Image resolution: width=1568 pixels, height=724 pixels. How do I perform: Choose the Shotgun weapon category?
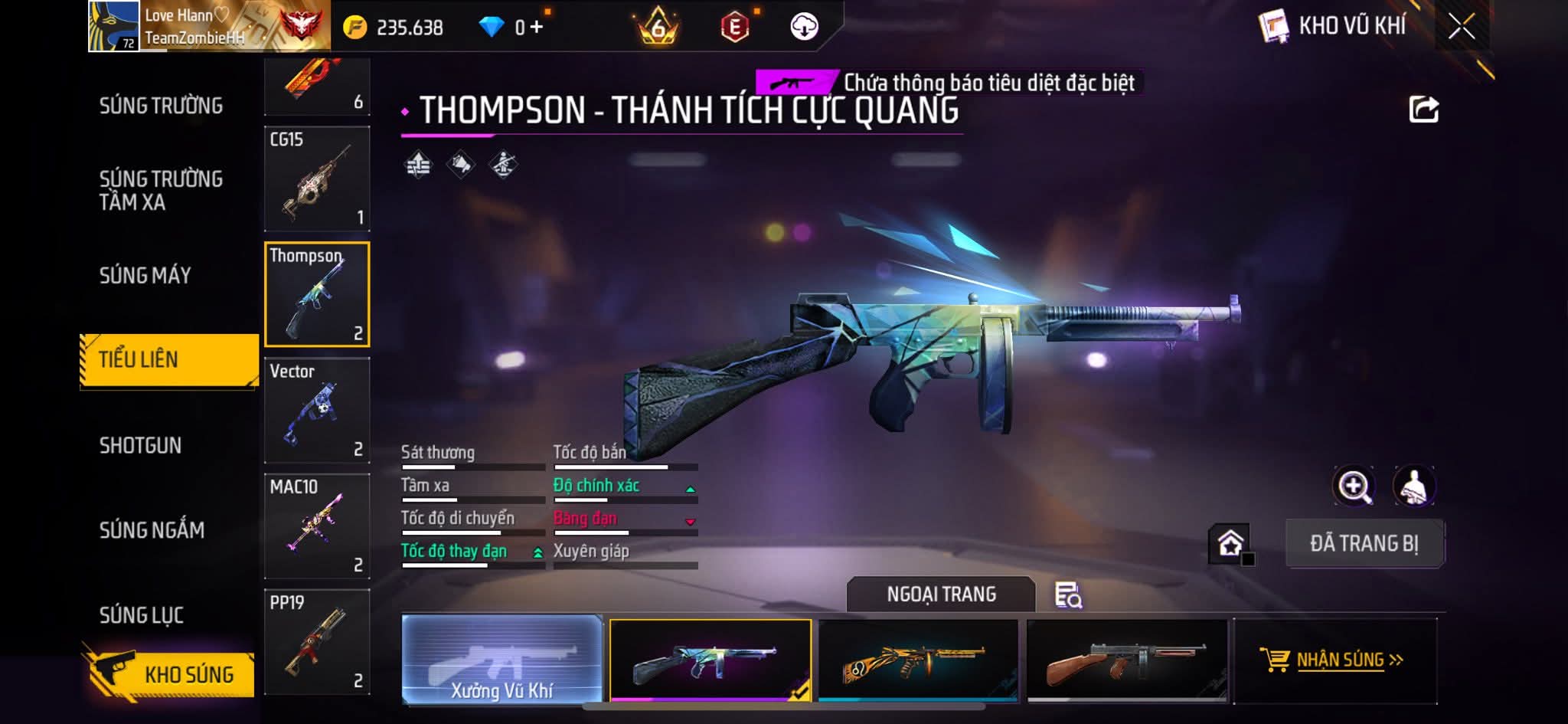tap(141, 445)
